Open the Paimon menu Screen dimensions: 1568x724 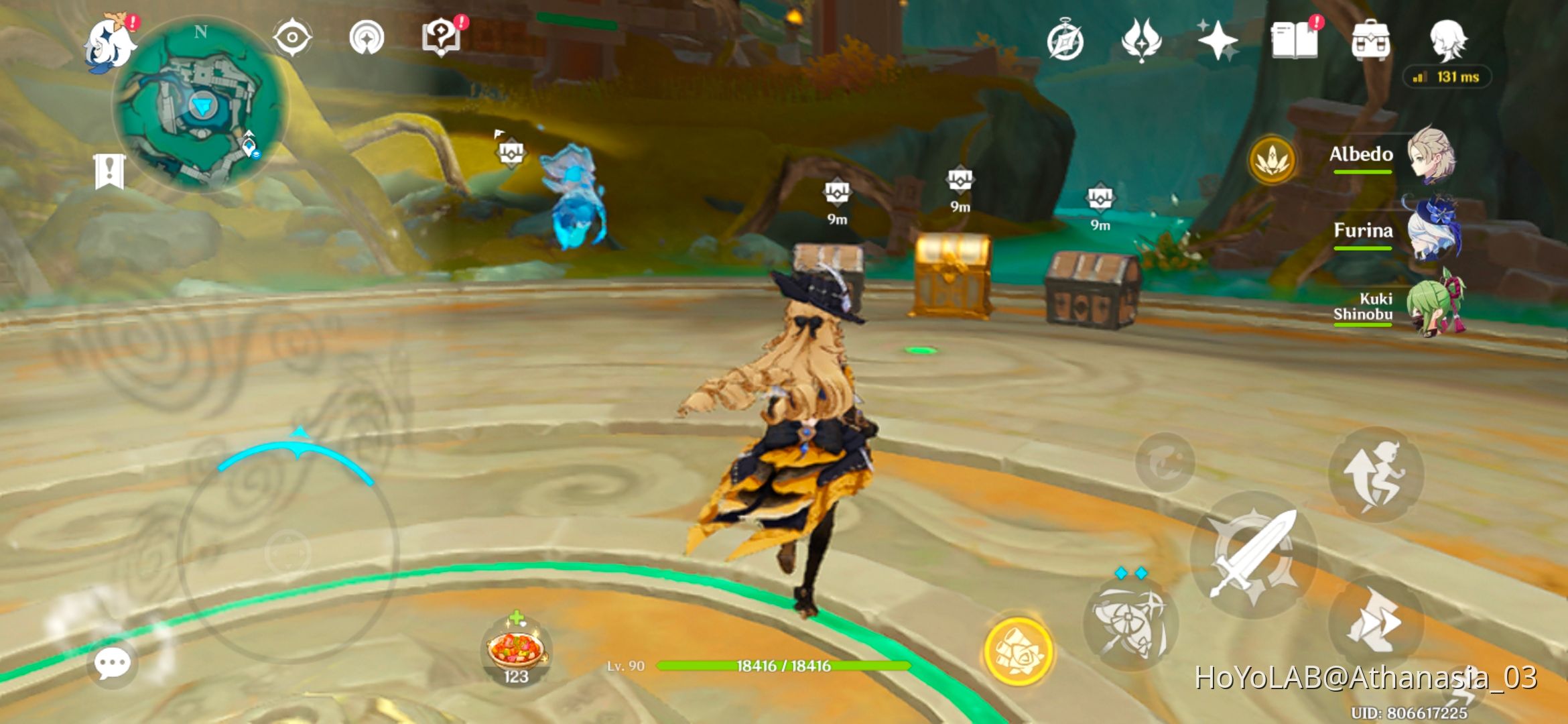click(109, 42)
